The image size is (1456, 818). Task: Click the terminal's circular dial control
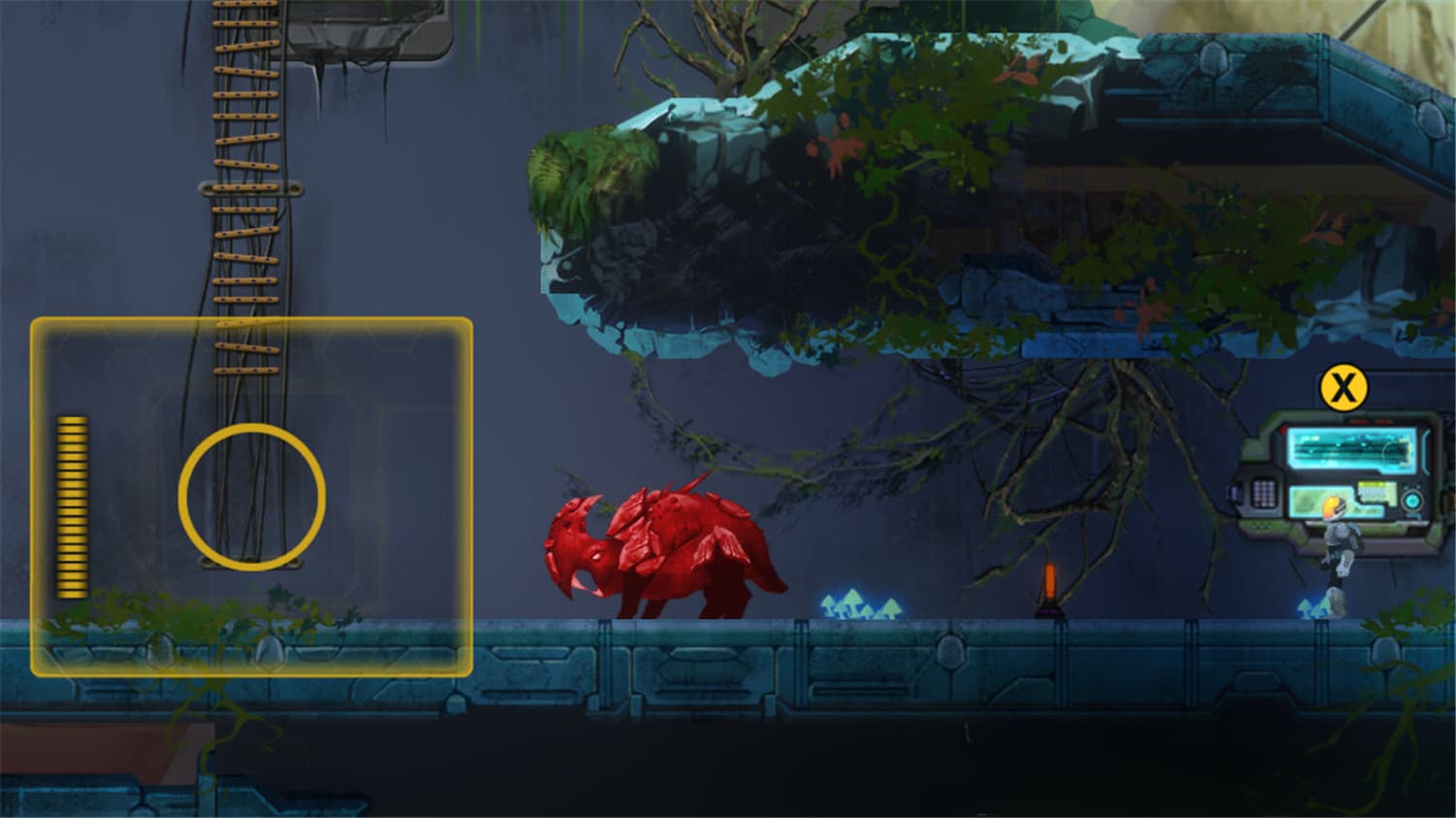pos(1412,500)
